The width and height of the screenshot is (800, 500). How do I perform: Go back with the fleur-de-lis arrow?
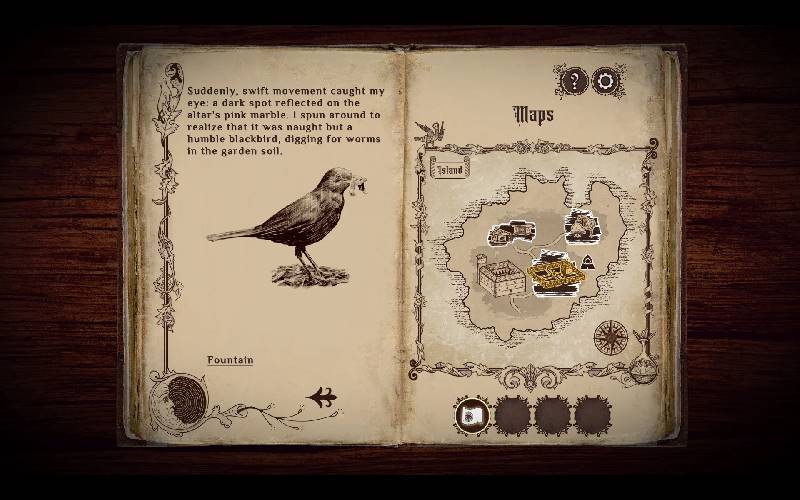[321, 397]
